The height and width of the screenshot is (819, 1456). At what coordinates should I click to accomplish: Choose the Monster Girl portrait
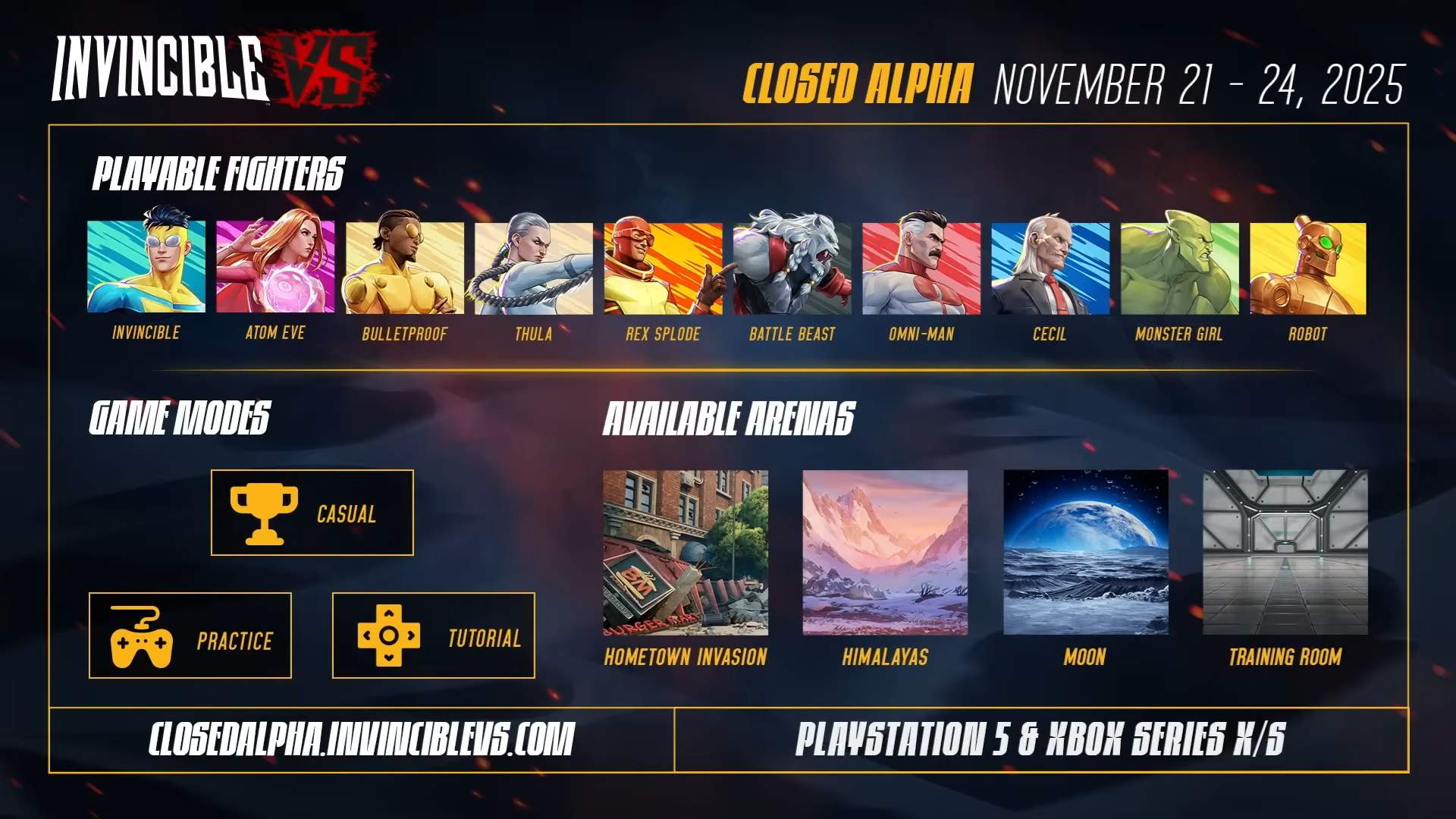[x=1179, y=267]
